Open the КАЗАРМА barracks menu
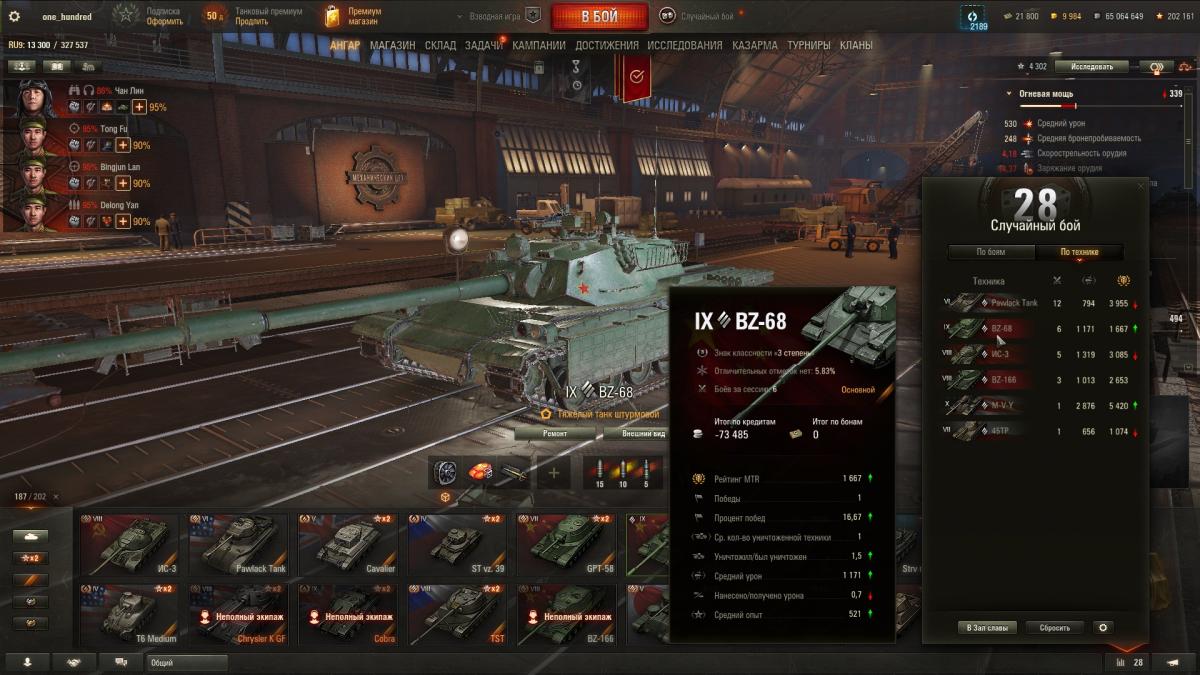The width and height of the screenshot is (1200, 675). (754, 45)
